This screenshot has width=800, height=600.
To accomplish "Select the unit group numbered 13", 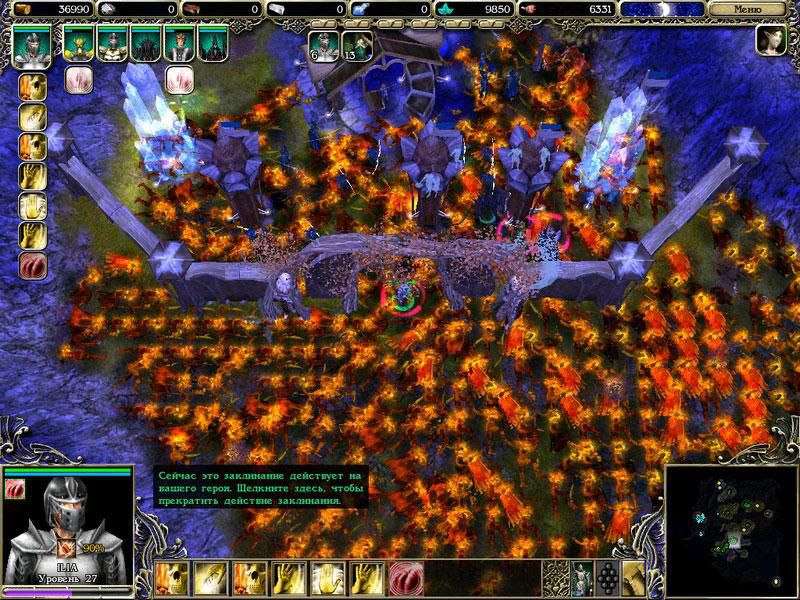I will coord(357,45).
